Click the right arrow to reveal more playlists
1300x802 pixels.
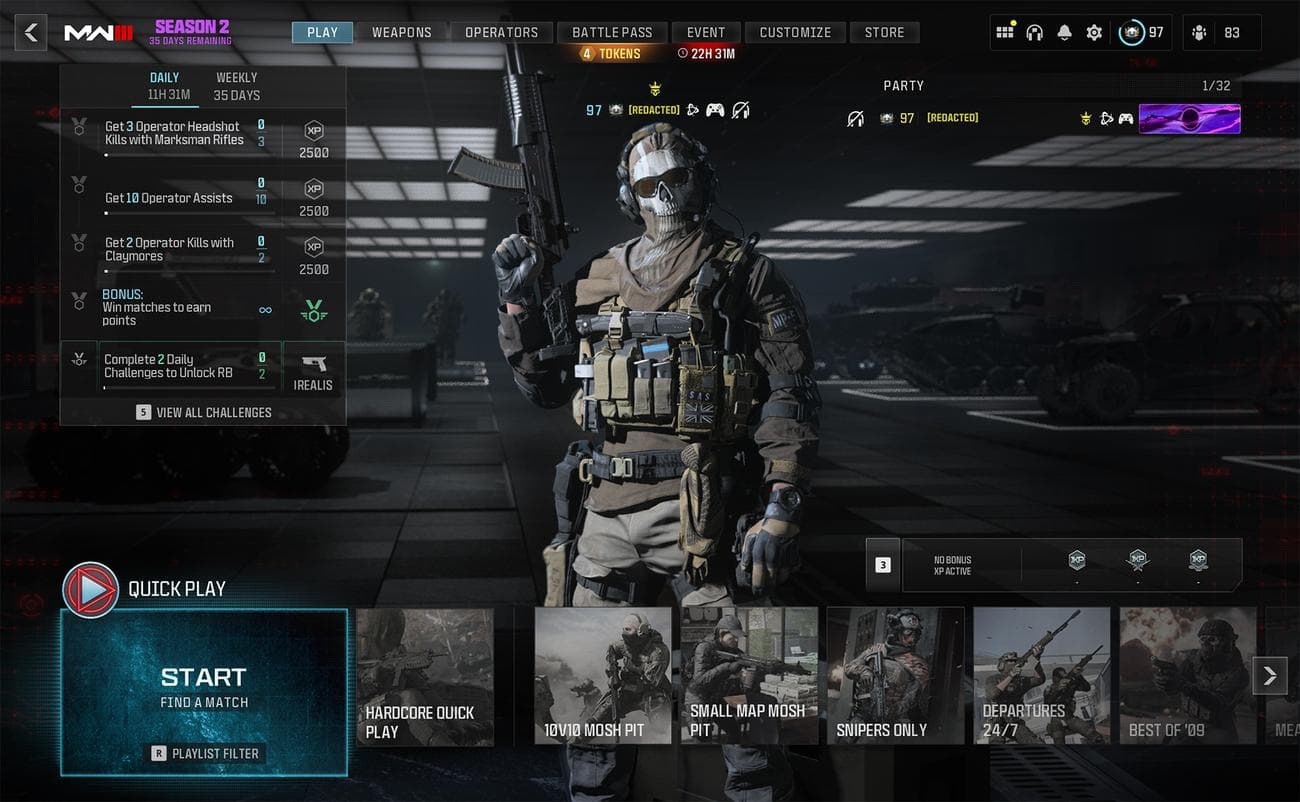pyautogui.click(x=1270, y=675)
